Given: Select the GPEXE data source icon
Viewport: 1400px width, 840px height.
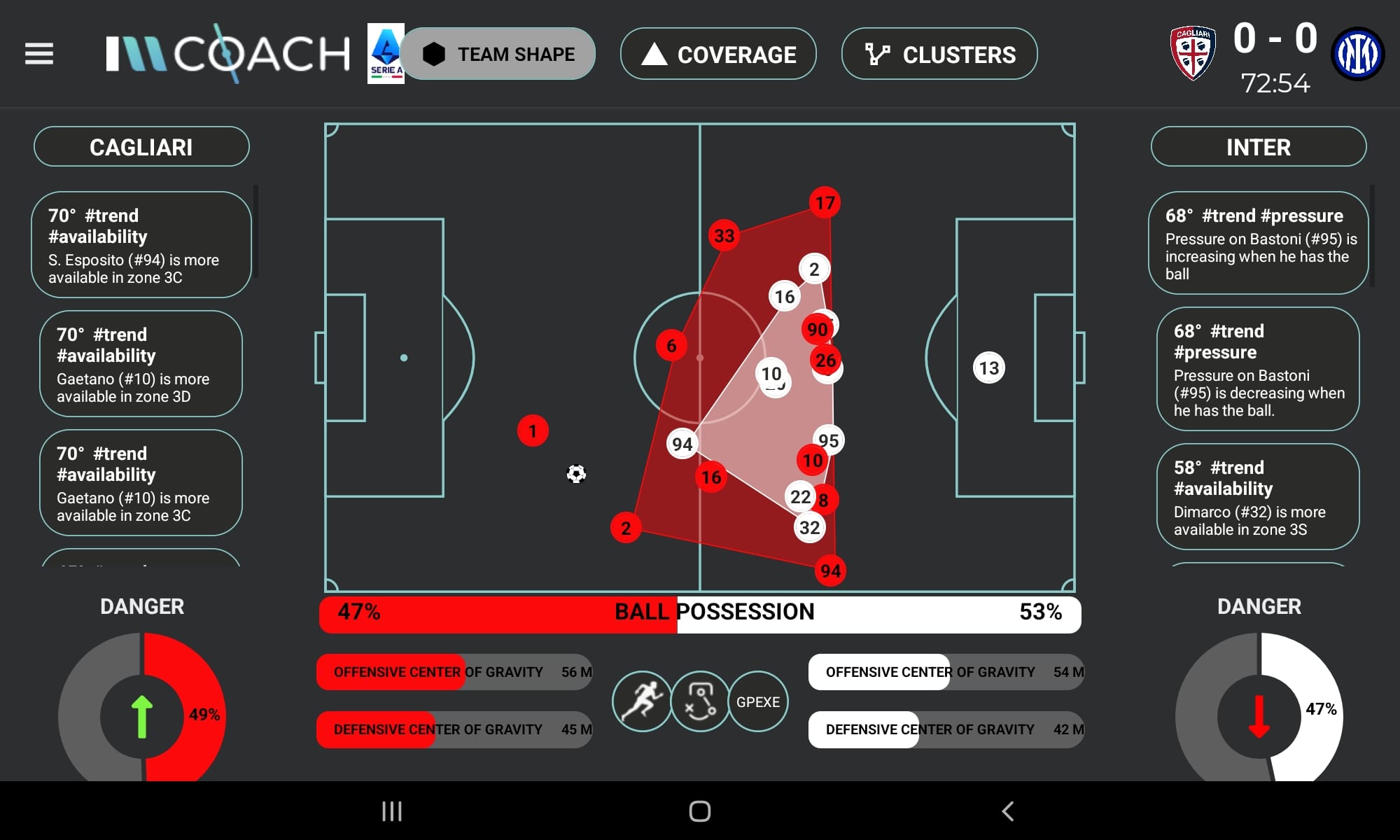Looking at the screenshot, I should (758, 701).
